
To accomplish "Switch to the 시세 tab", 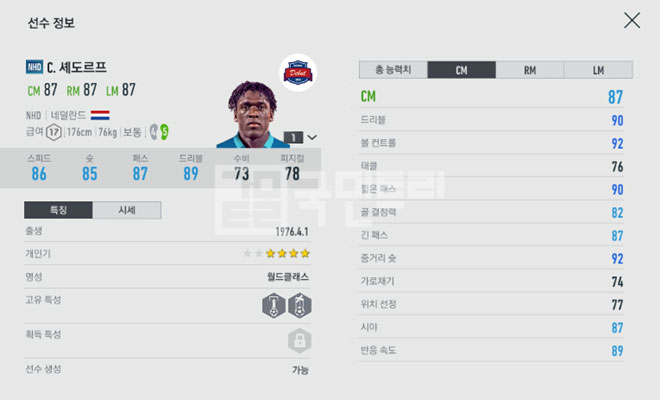I will pyautogui.click(x=126, y=210).
